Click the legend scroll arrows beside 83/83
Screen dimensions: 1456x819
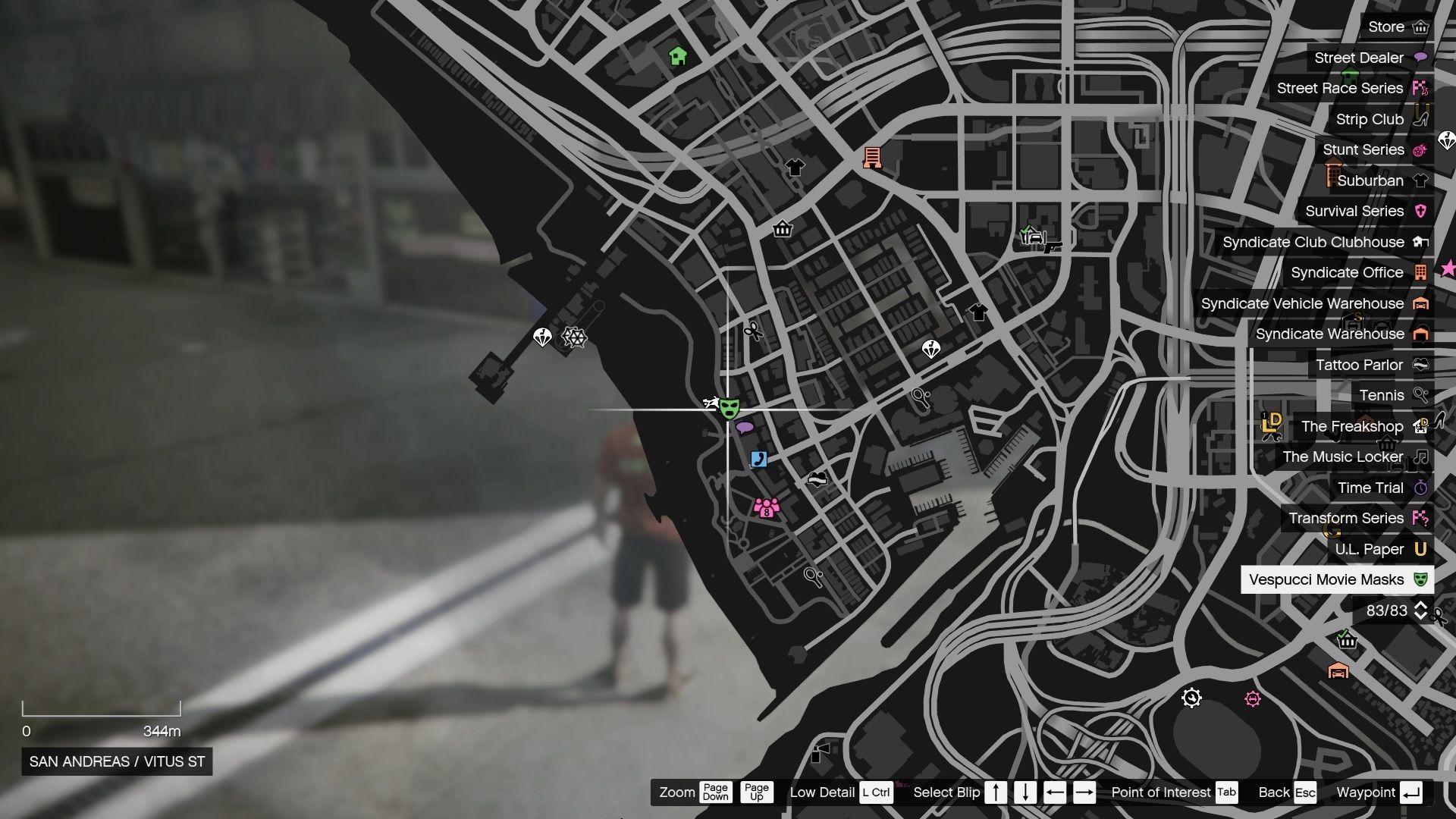pos(1420,611)
